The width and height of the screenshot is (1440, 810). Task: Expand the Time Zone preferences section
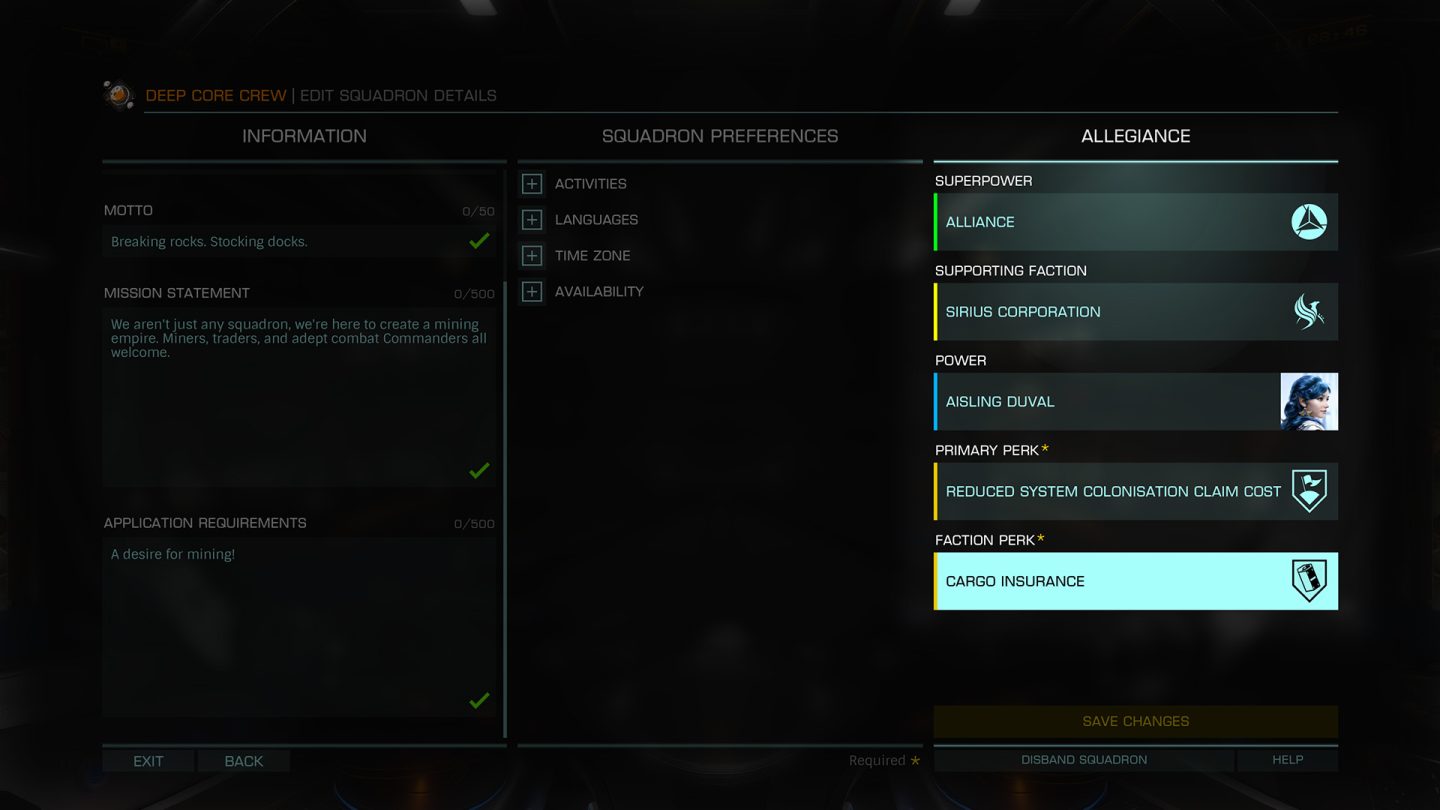click(x=533, y=256)
